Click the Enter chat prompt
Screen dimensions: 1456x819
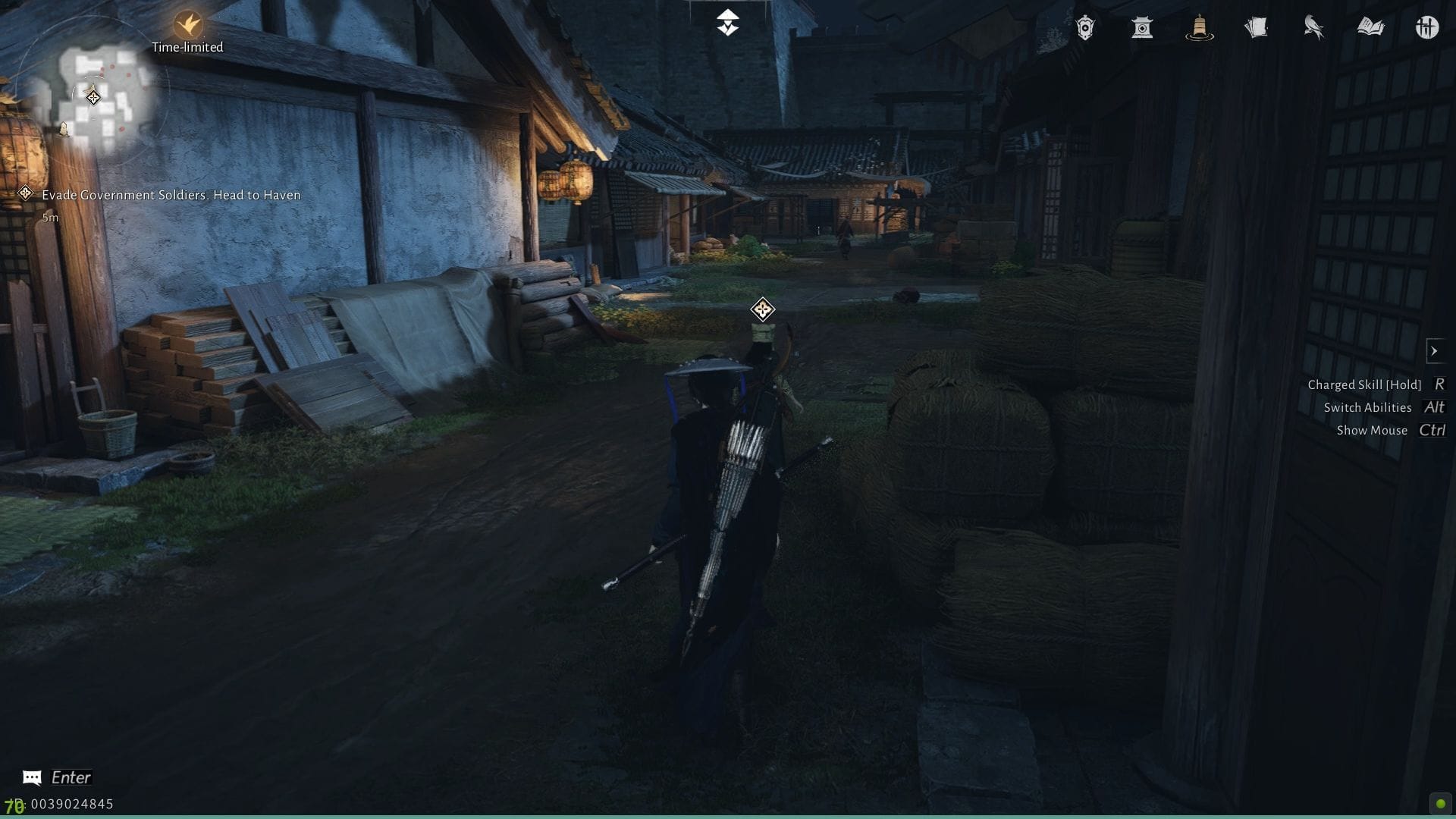[69, 777]
